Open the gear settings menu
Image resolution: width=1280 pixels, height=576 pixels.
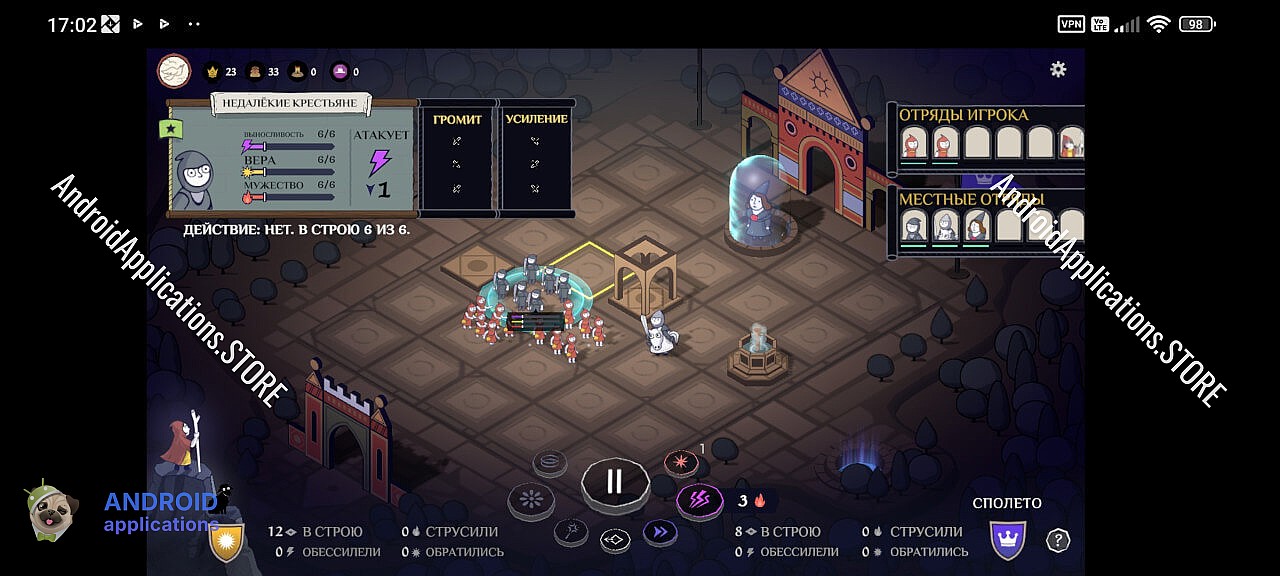coord(1057,69)
